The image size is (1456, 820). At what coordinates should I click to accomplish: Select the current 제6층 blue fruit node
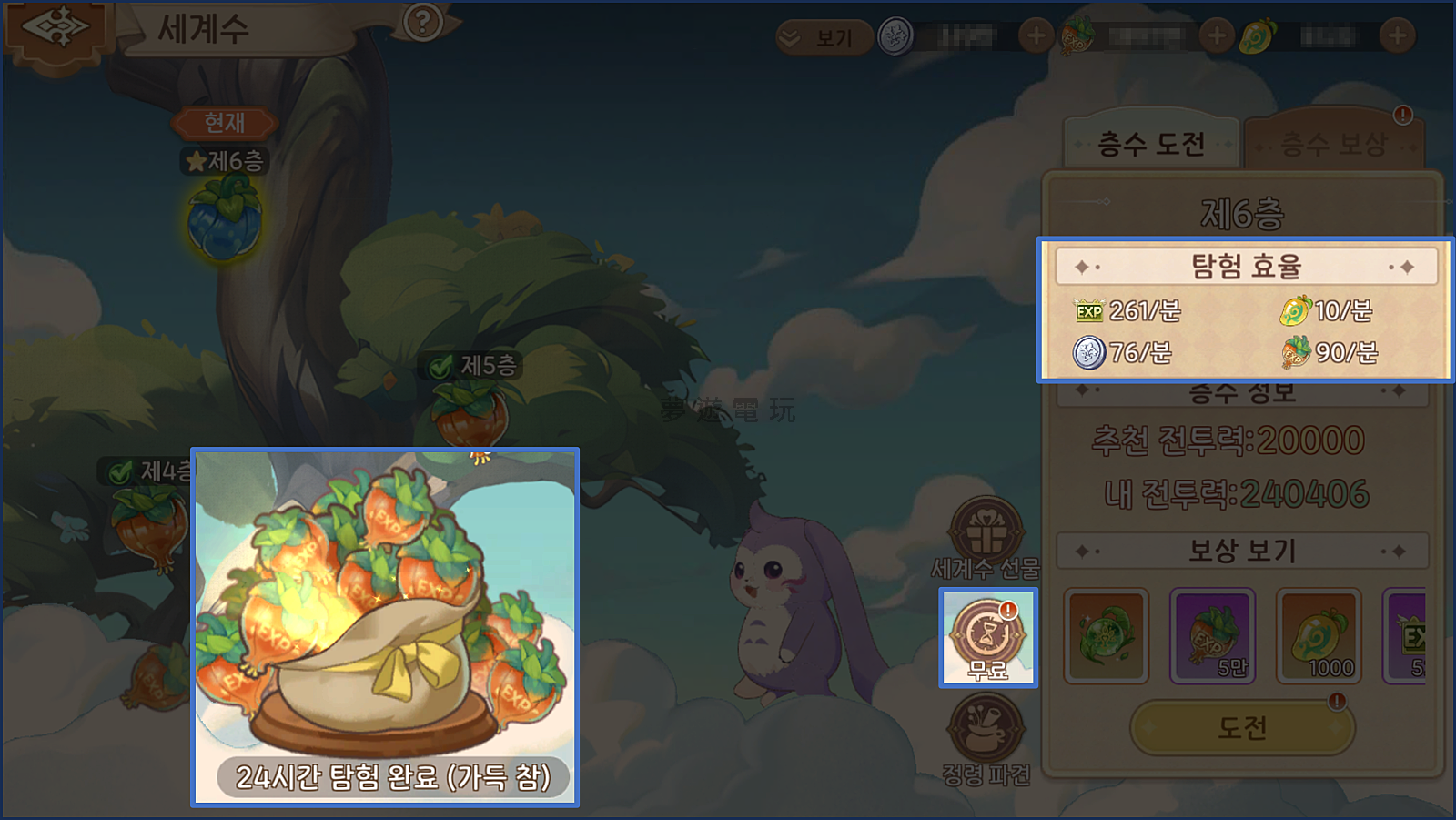225,218
